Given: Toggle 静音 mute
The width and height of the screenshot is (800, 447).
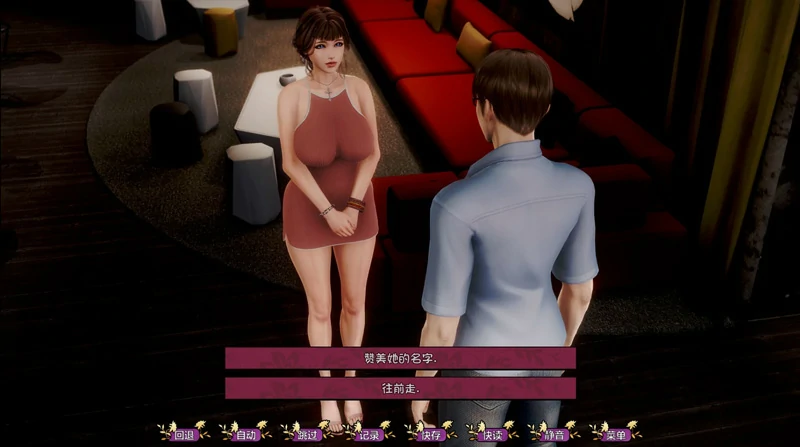Looking at the screenshot, I should point(554,434).
